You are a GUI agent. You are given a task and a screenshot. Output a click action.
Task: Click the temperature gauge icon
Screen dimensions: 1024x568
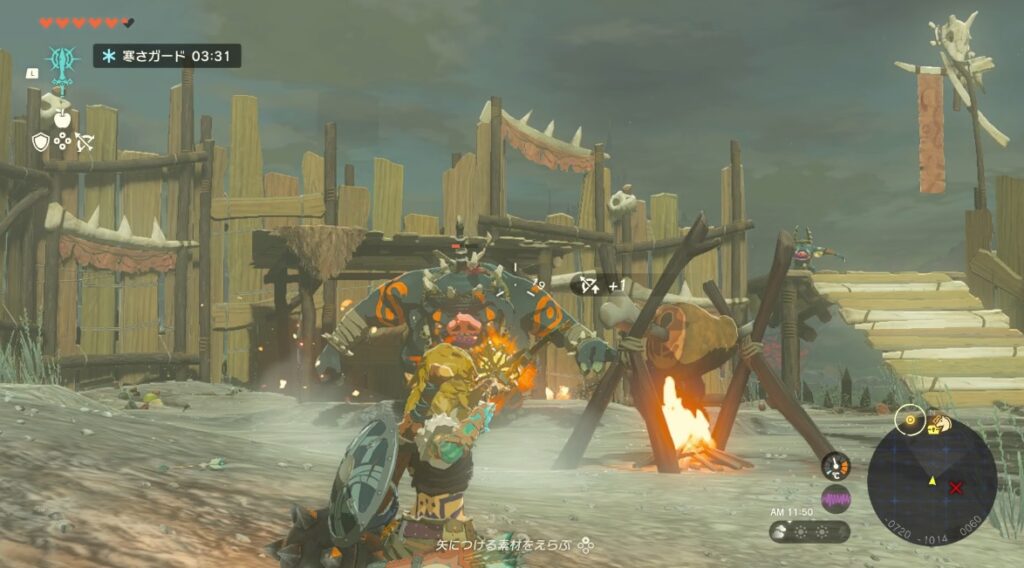(835, 466)
